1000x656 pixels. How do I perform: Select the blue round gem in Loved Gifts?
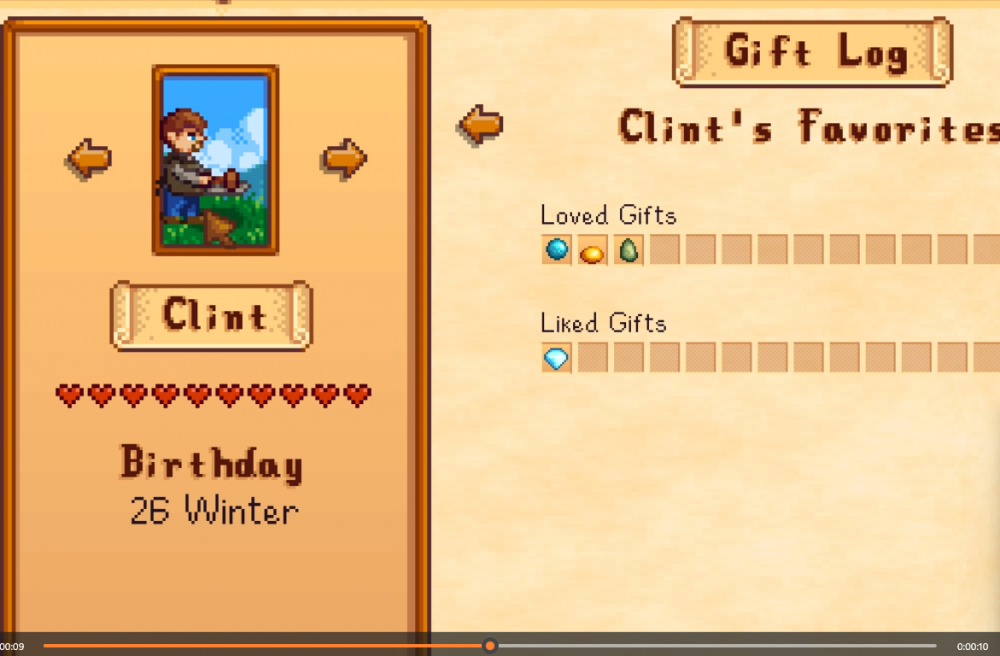click(557, 249)
